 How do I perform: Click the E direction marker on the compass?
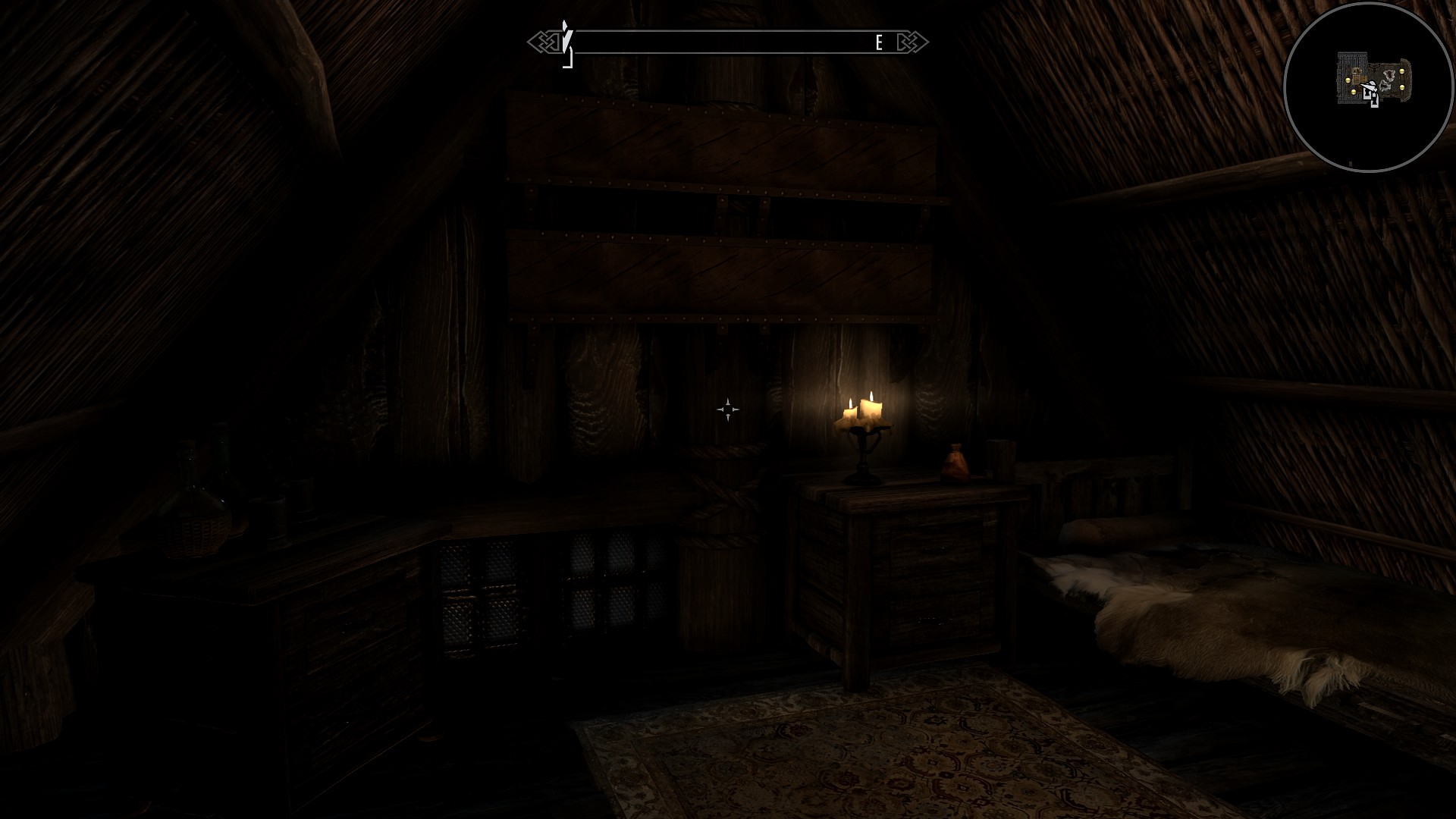(x=878, y=42)
